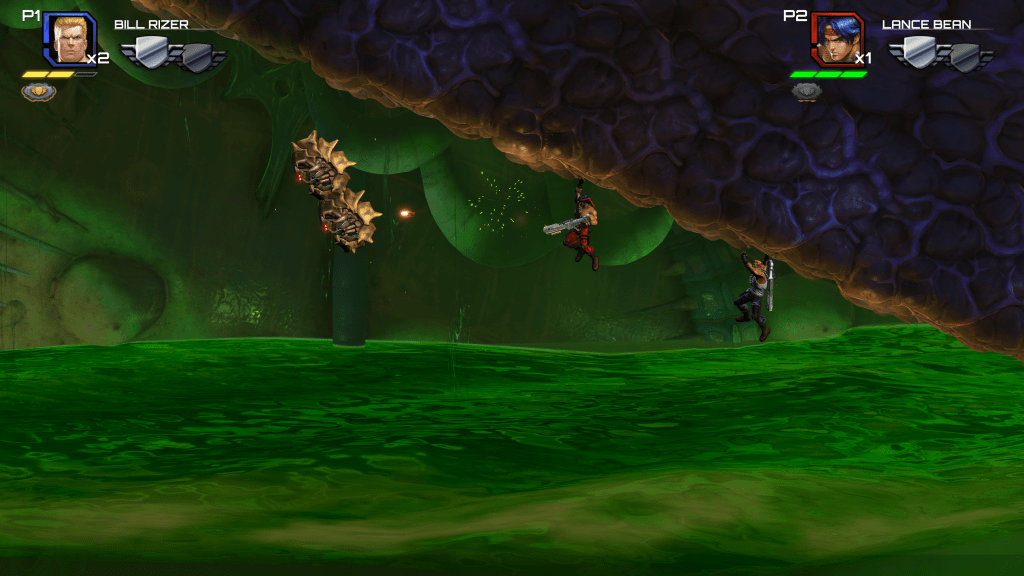1024x576 pixels.
Task: Click the gold badge under Bill Rizer's portrait
Action: (39, 92)
